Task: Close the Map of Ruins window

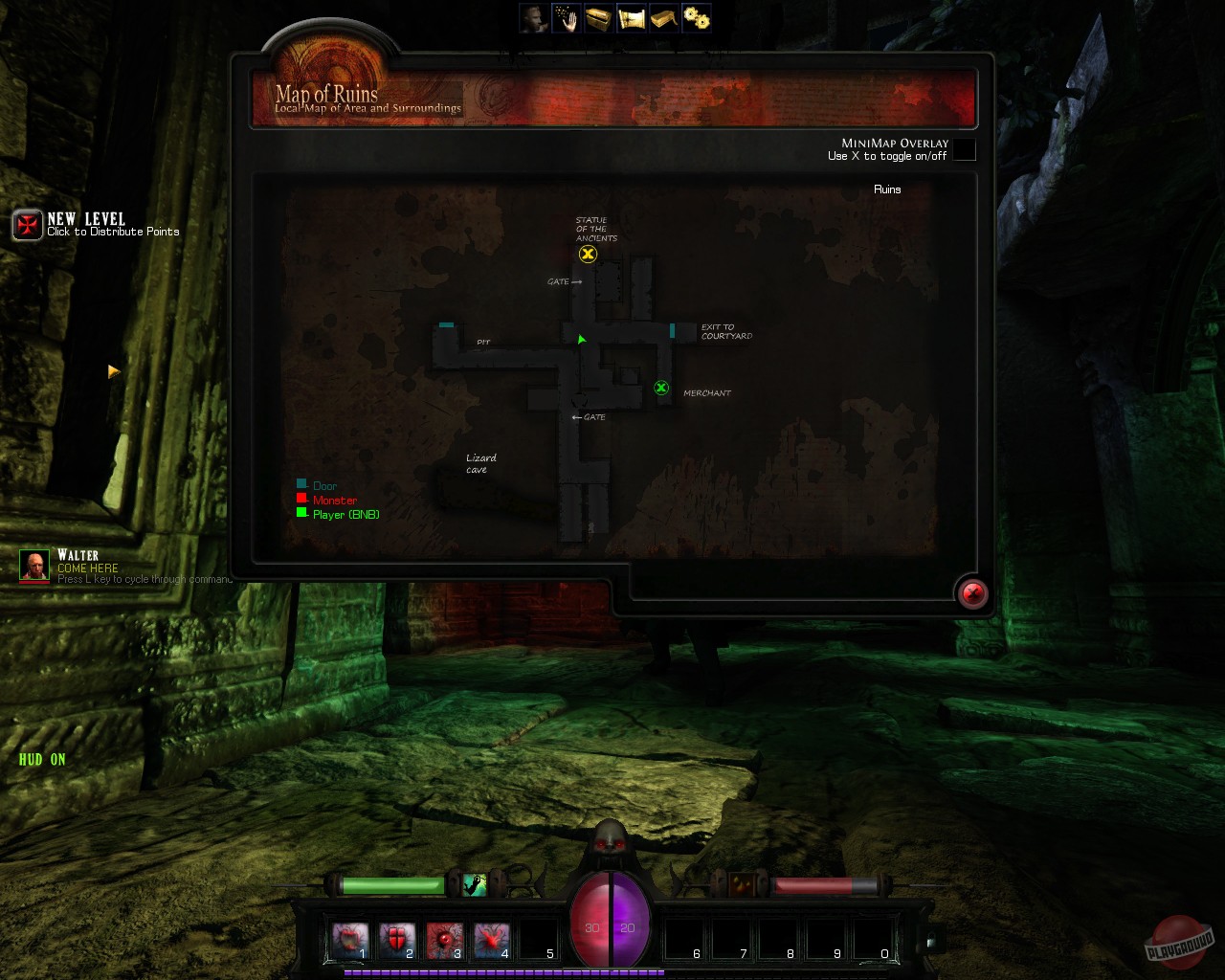Action: tap(972, 593)
